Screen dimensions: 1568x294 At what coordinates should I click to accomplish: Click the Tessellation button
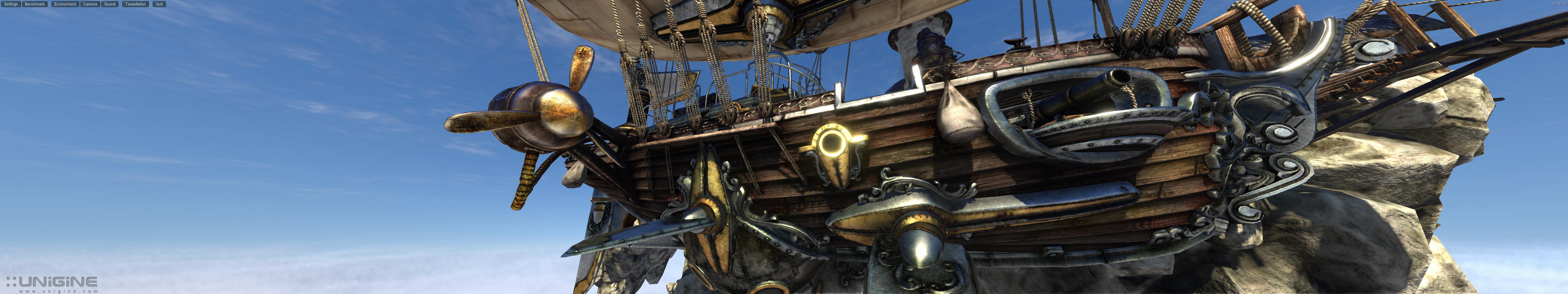click(135, 4)
